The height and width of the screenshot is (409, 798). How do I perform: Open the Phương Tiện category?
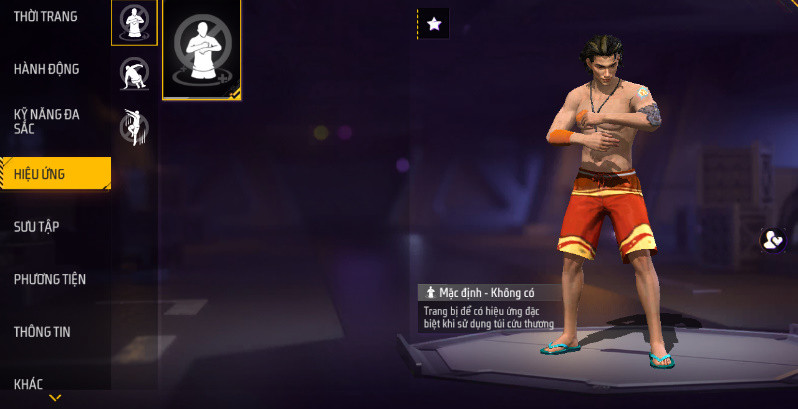(x=49, y=279)
